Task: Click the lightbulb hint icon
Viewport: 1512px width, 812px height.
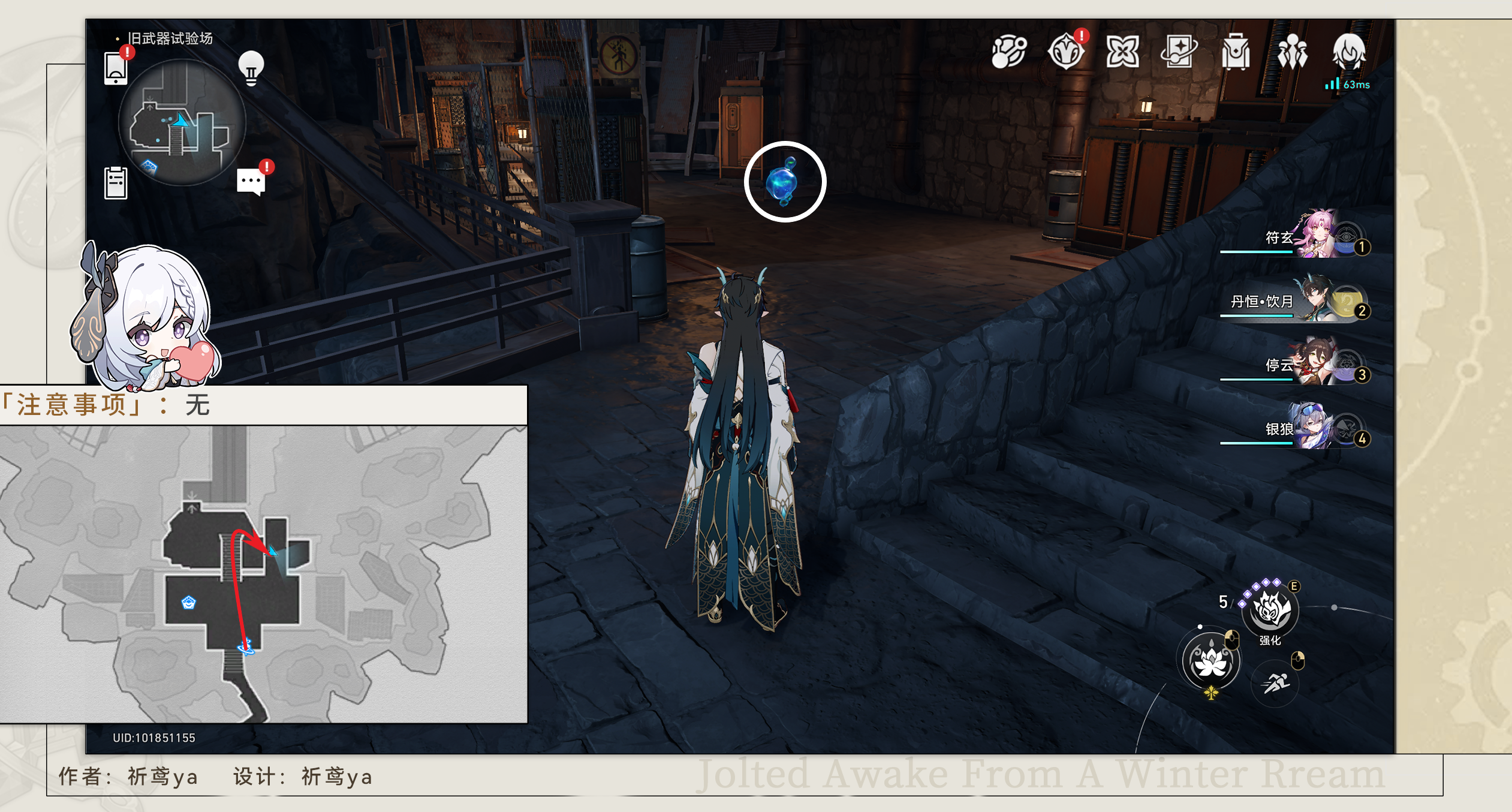Action: coord(251,68)
